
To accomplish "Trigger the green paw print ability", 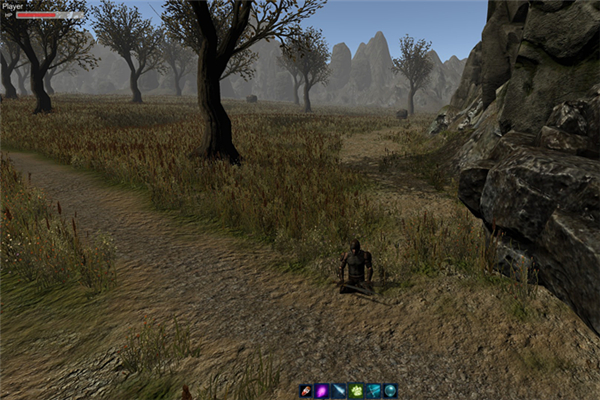I will tap(356, 391).
